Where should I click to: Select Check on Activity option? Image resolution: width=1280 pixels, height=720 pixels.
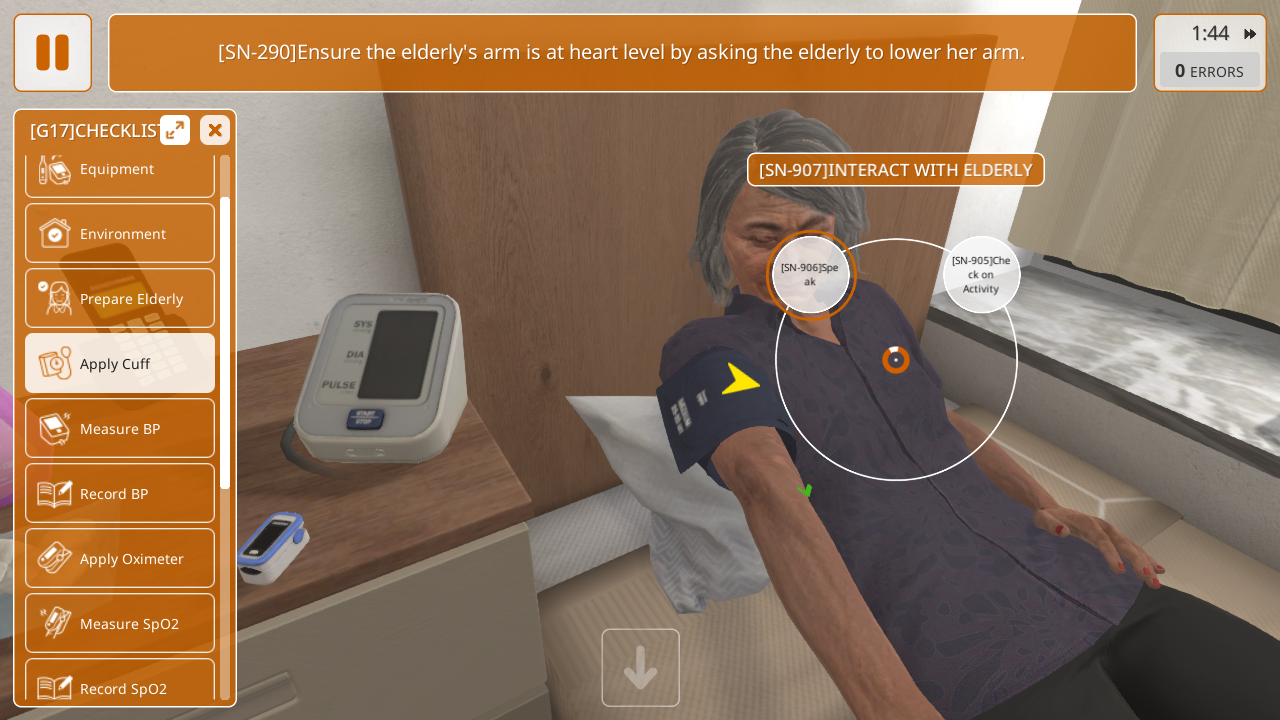coord(981,275)
